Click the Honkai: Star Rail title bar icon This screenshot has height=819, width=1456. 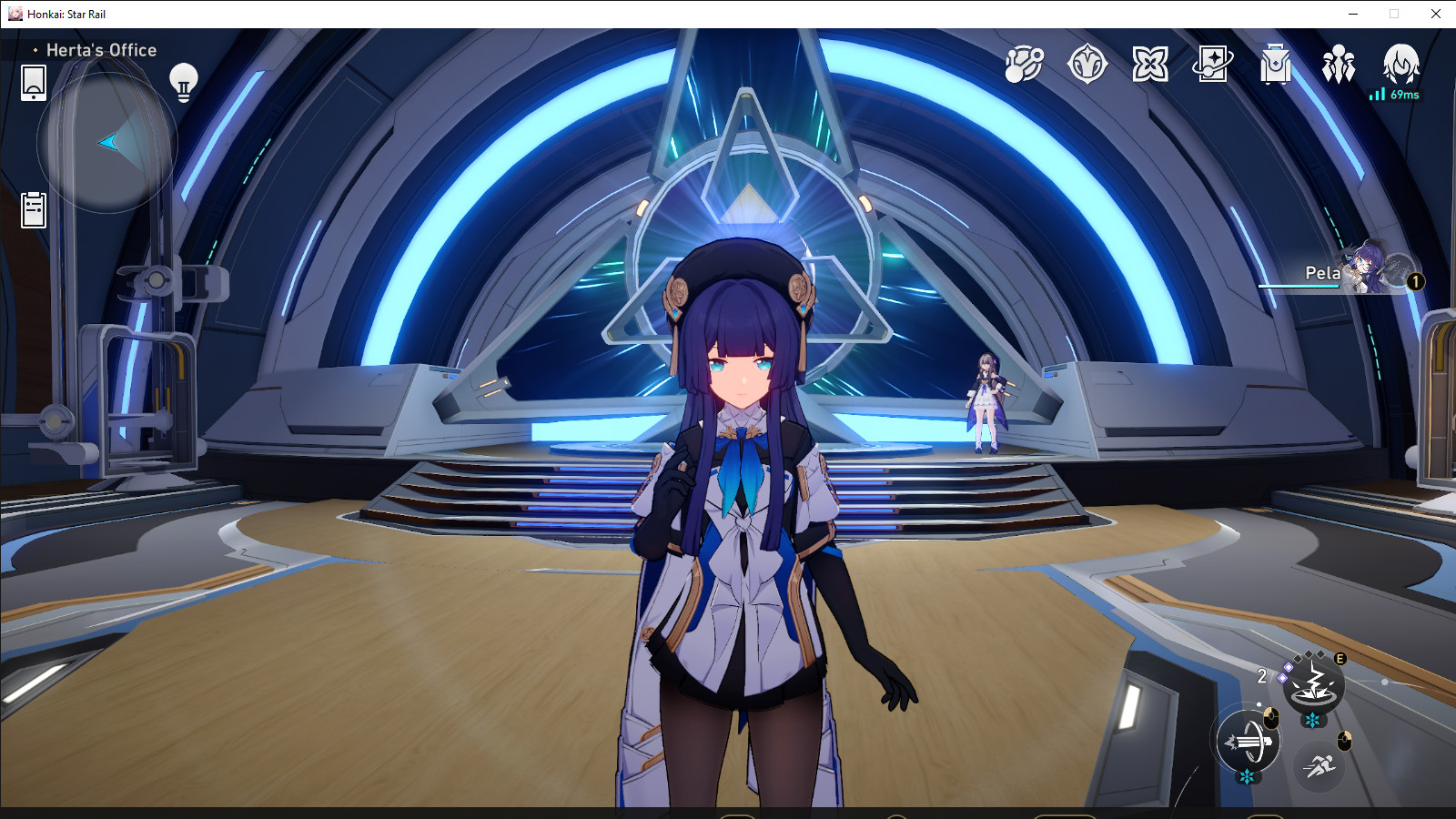(x=15, y=14)
